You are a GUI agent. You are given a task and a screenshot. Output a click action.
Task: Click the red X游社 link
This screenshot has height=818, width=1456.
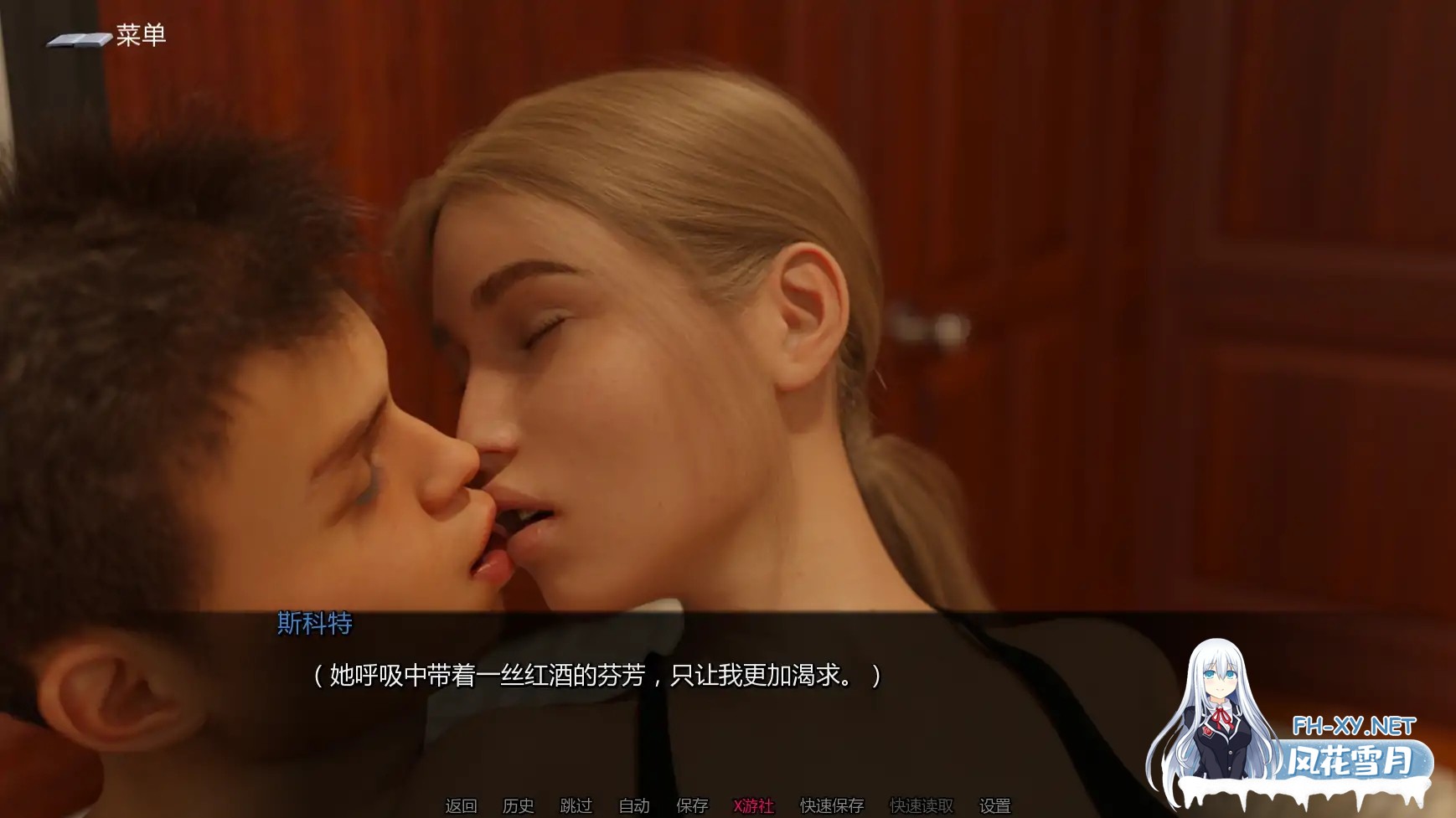(753, 806)
